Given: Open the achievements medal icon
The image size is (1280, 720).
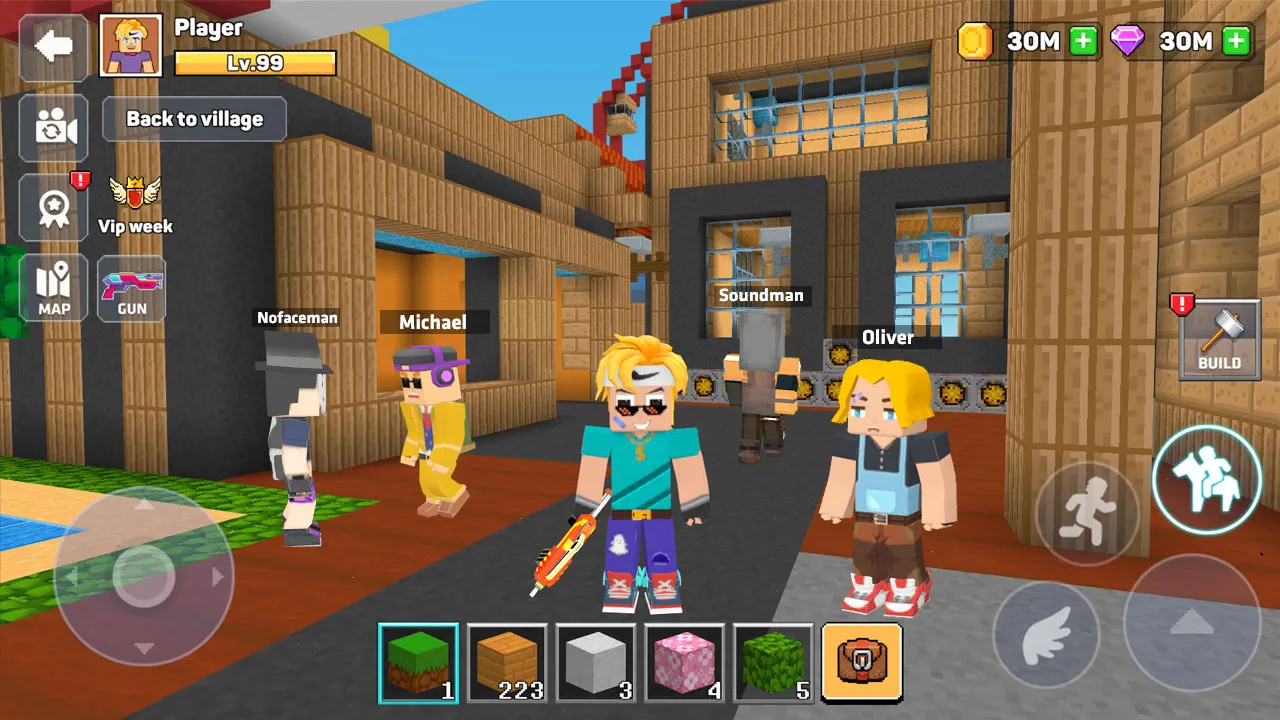Looking at the screenshot, I should pyautogui.click(x=52, y=208).
